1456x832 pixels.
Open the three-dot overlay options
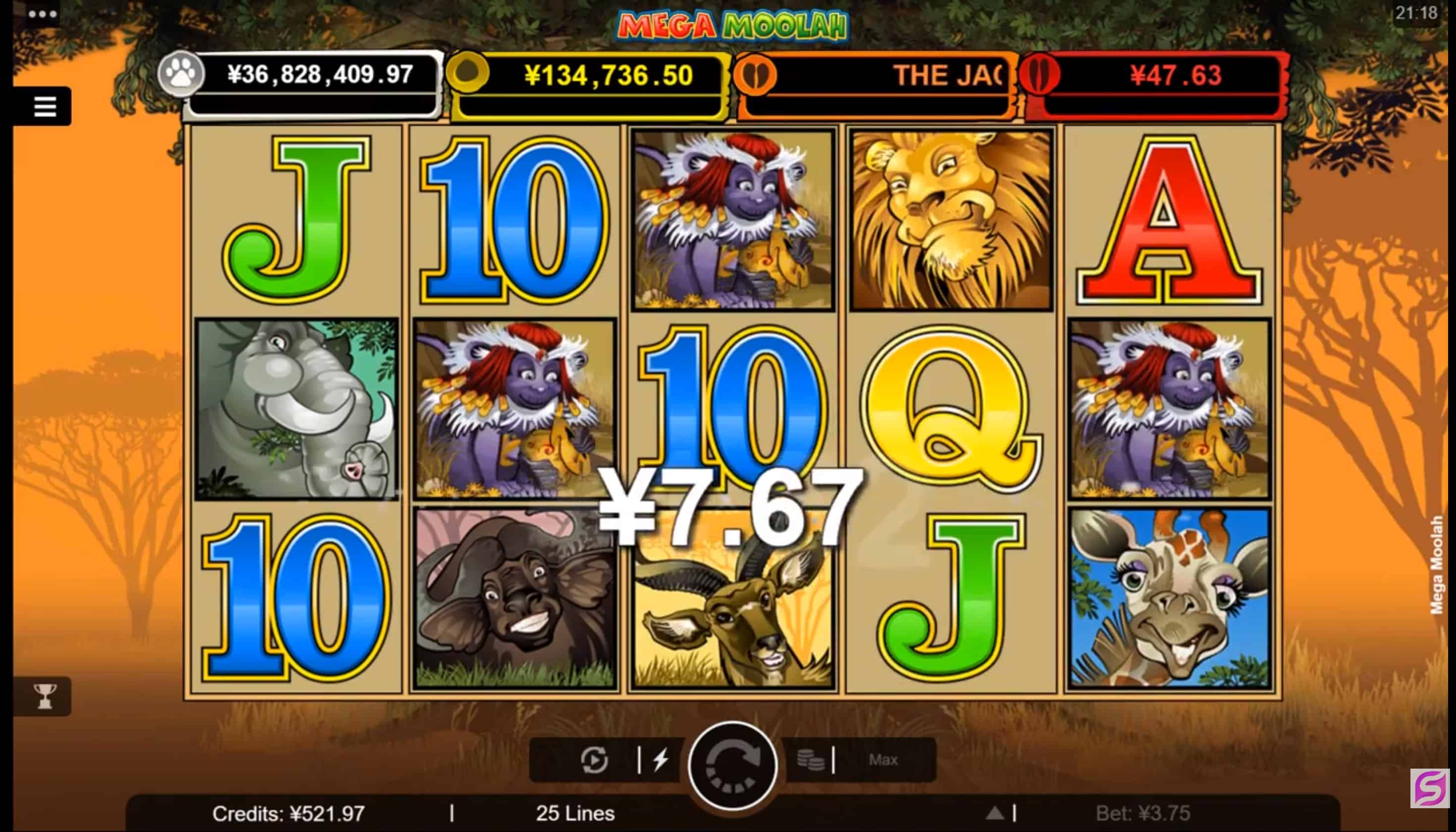click(x=42, y=14)
